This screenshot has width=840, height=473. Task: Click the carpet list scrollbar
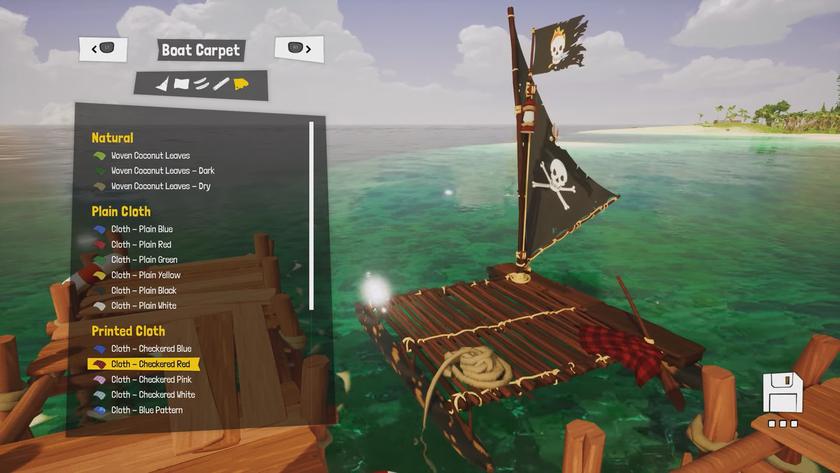[312, 215]
